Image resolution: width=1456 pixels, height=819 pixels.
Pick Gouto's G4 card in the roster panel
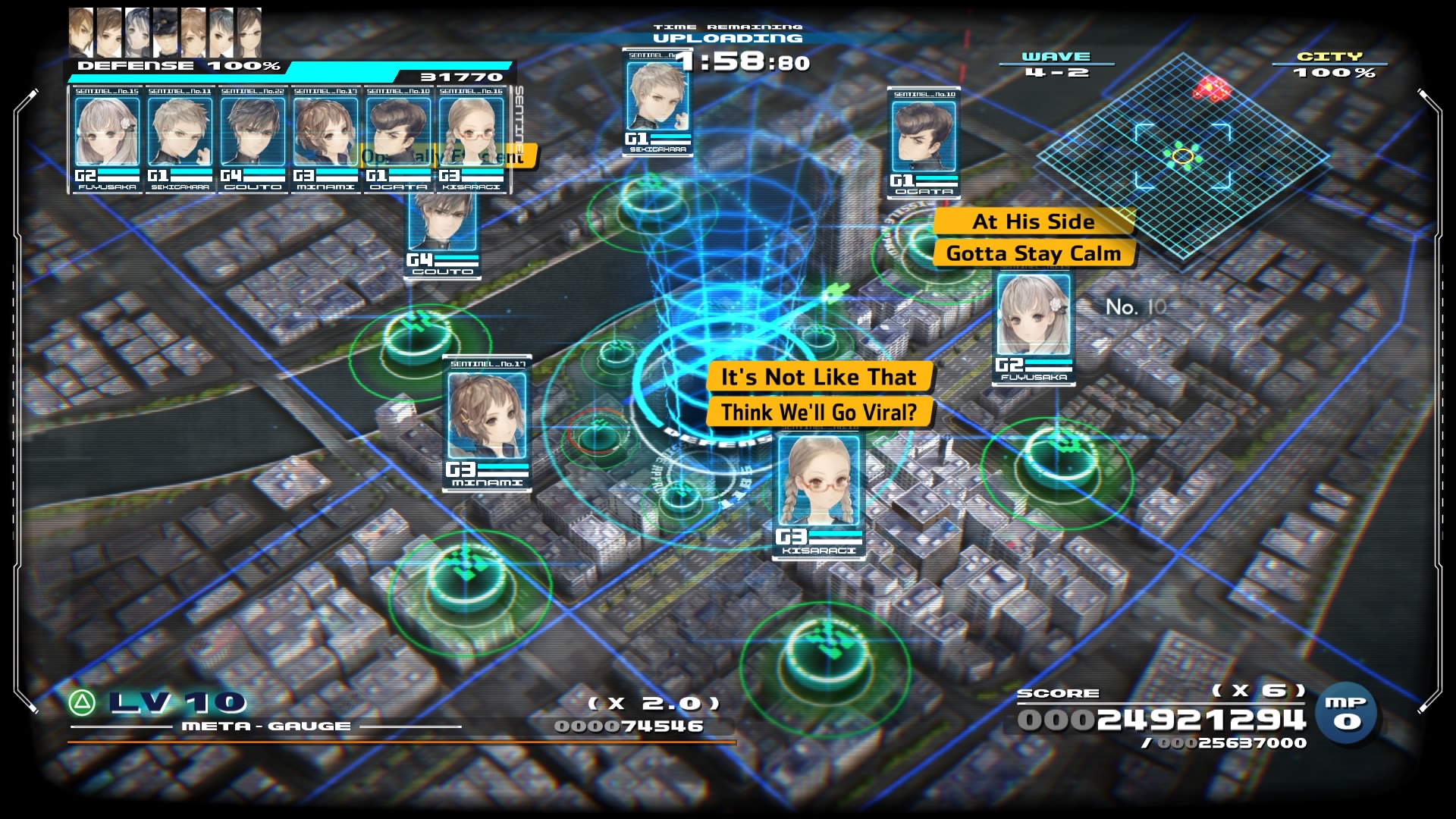click(x=253, y=140)
